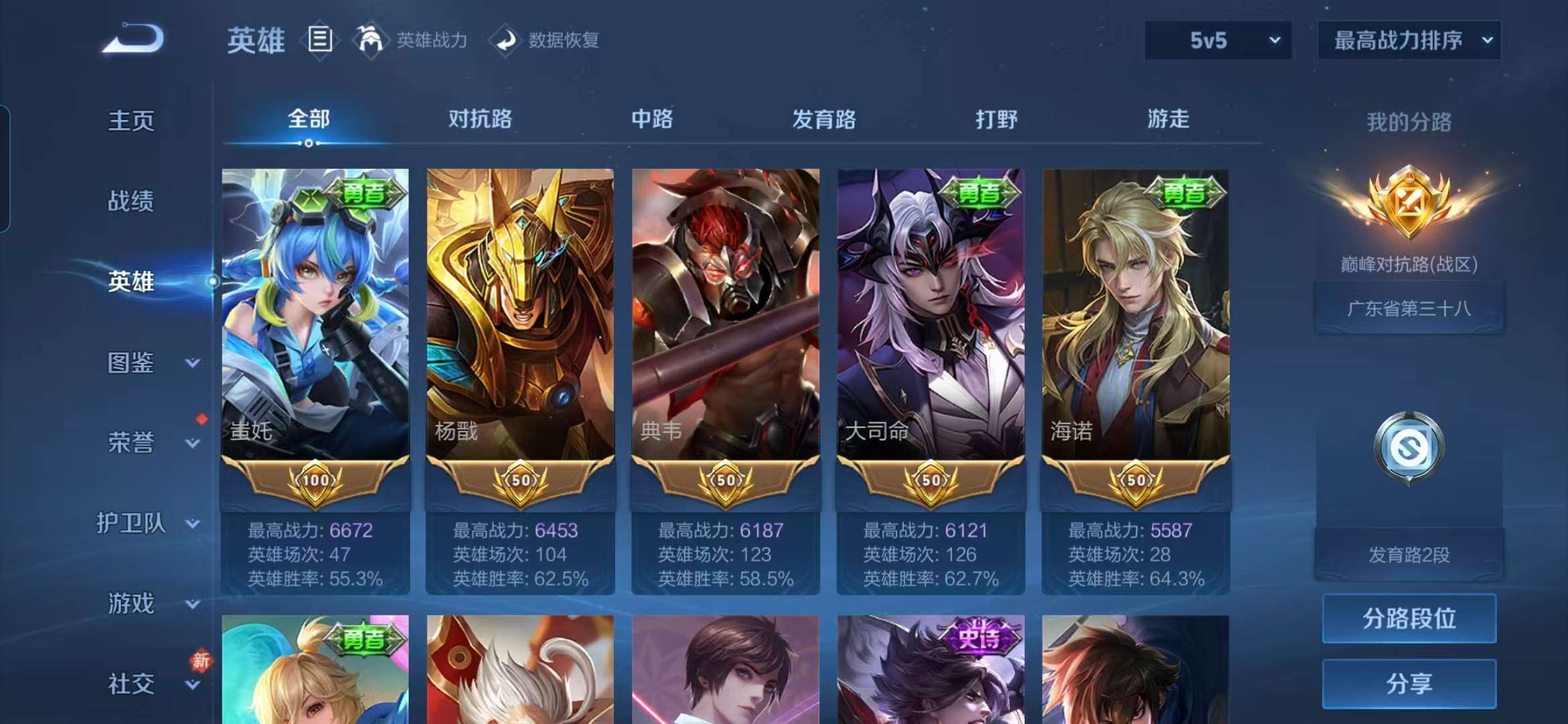
Task: Select the 英雄战力 helmet icon
Action: 371,39
